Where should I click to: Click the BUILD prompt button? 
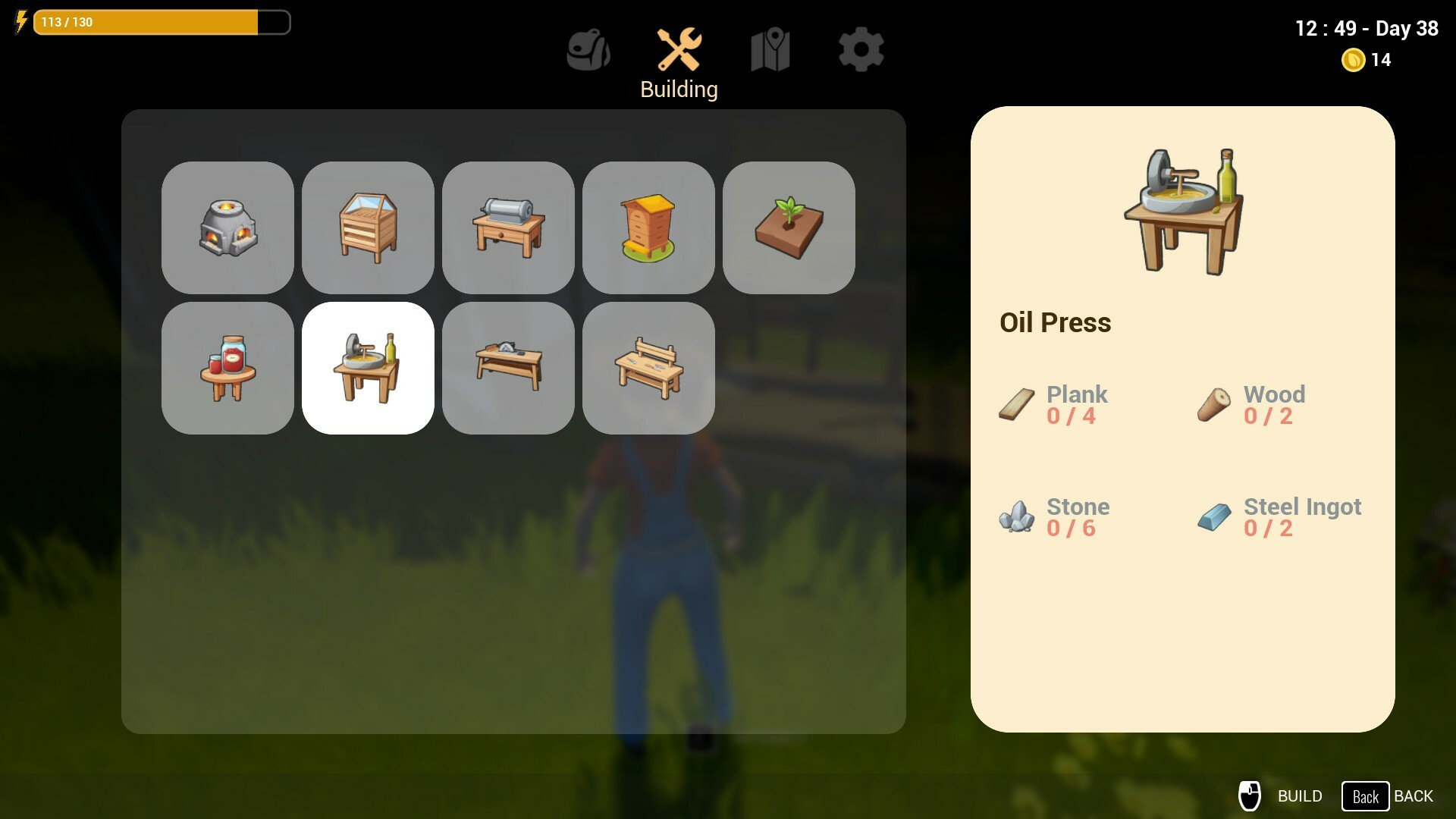(x=1281, y=796)
